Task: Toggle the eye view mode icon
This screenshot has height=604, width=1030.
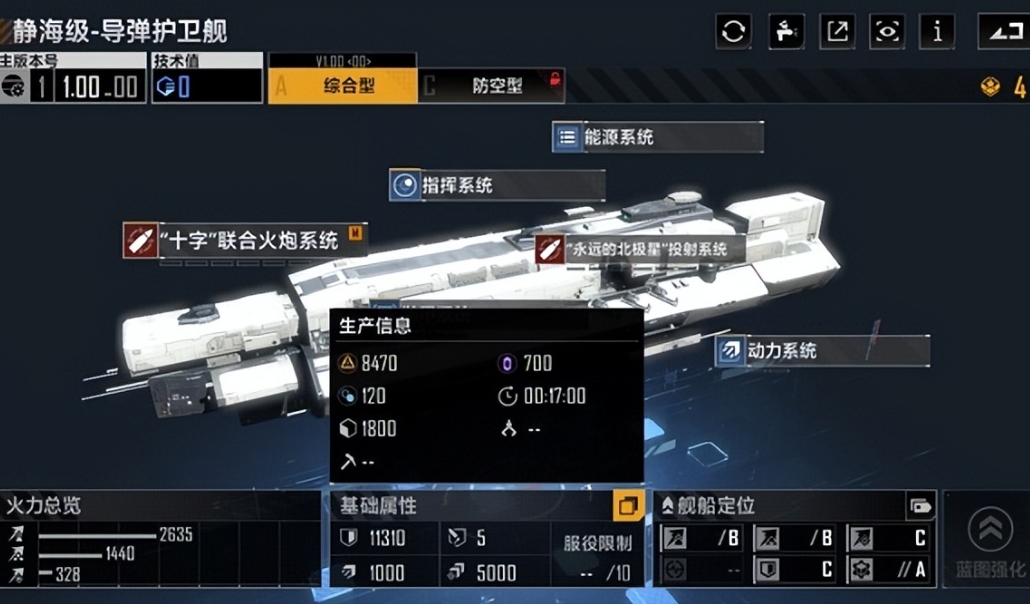Action: pos(887,31)
